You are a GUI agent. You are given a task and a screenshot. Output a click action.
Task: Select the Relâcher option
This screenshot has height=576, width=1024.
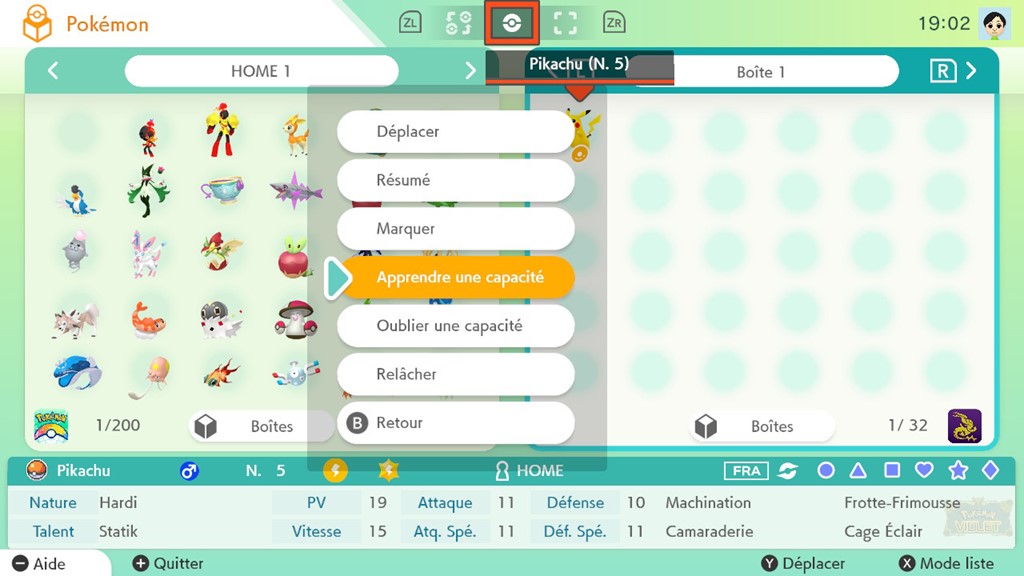(456, 374)
